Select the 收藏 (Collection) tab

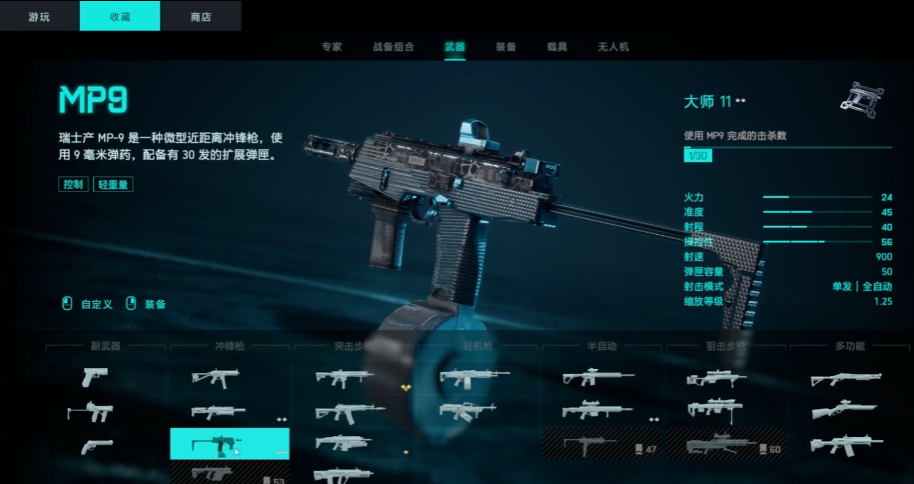coord(119,16)
